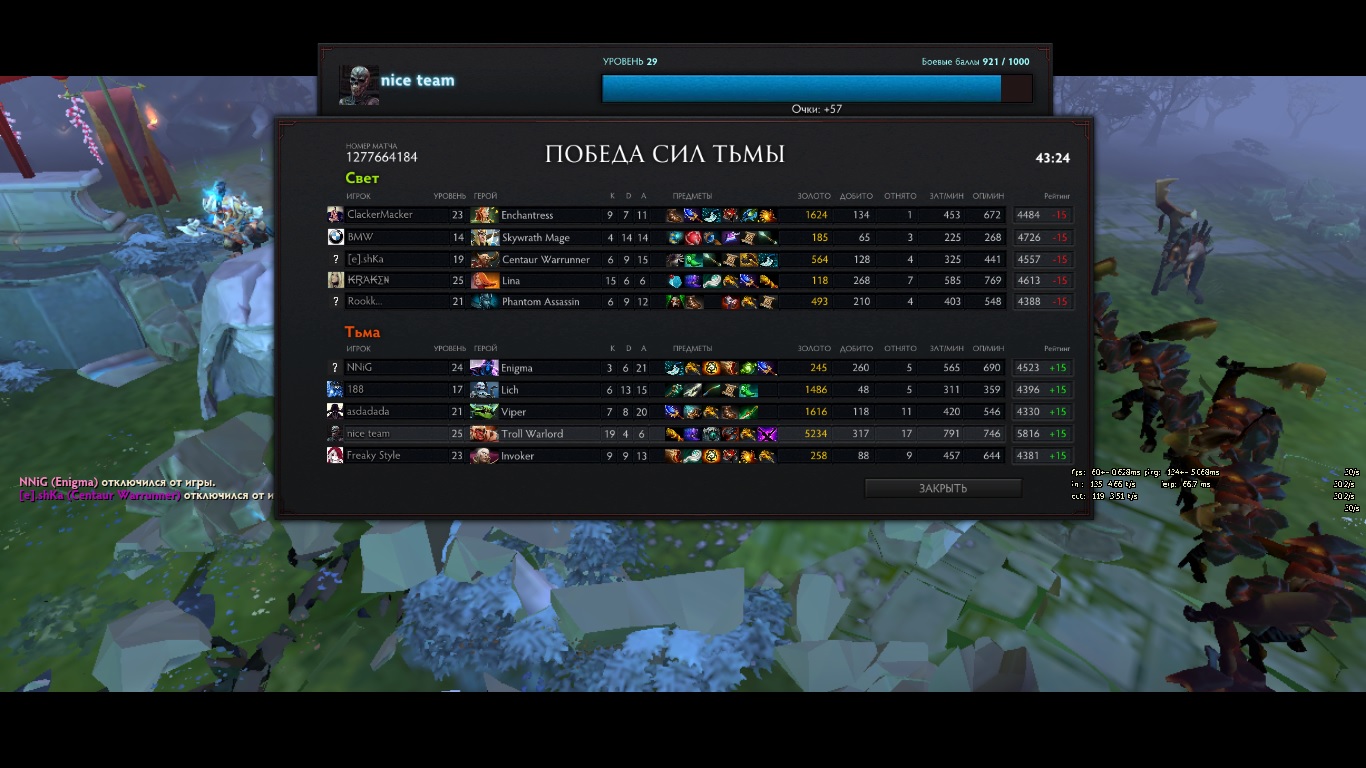Open the nice team profile avatar

(358, 85)
